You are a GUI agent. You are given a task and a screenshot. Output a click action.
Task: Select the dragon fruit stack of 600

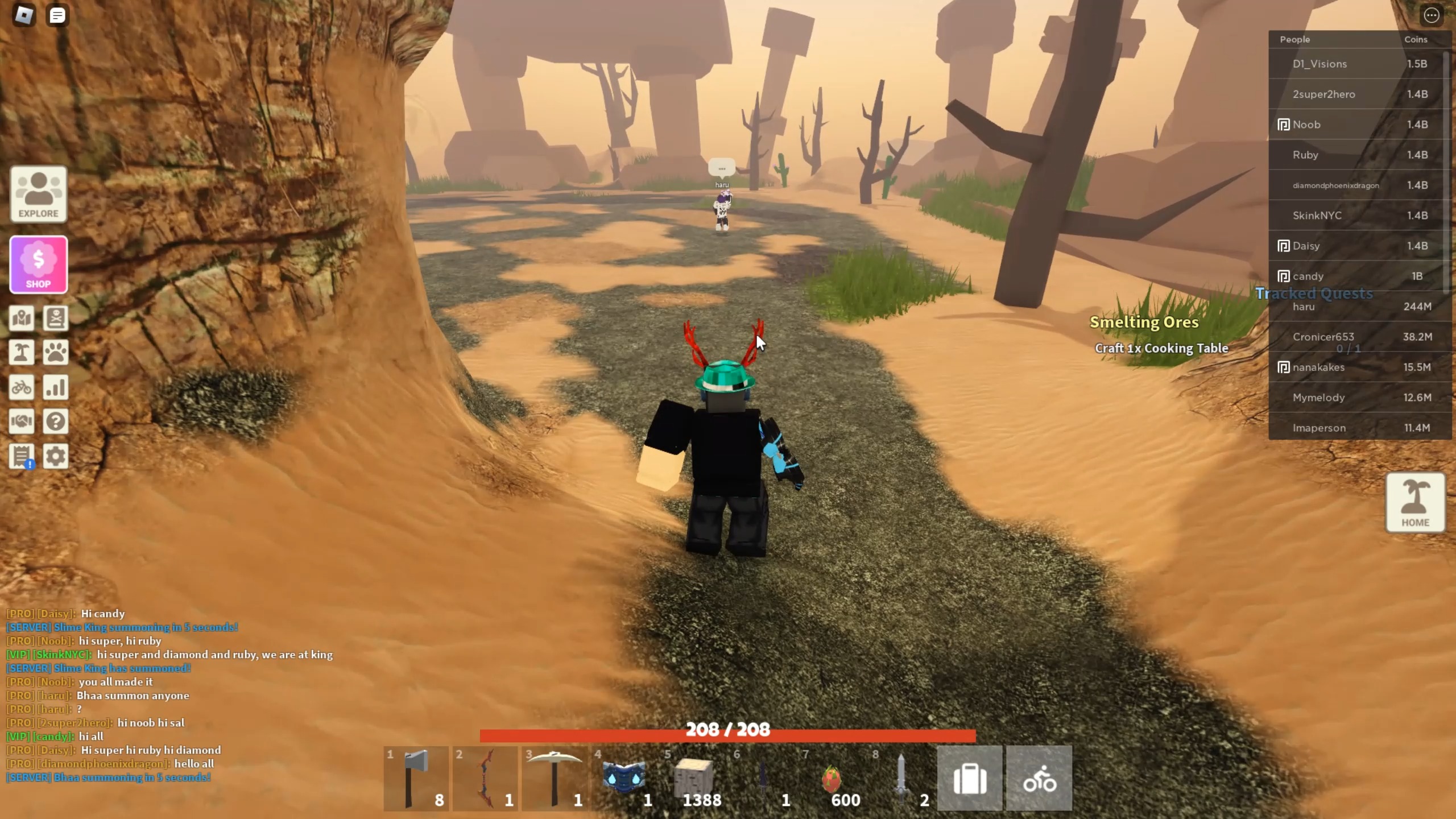tap(832, 778)
